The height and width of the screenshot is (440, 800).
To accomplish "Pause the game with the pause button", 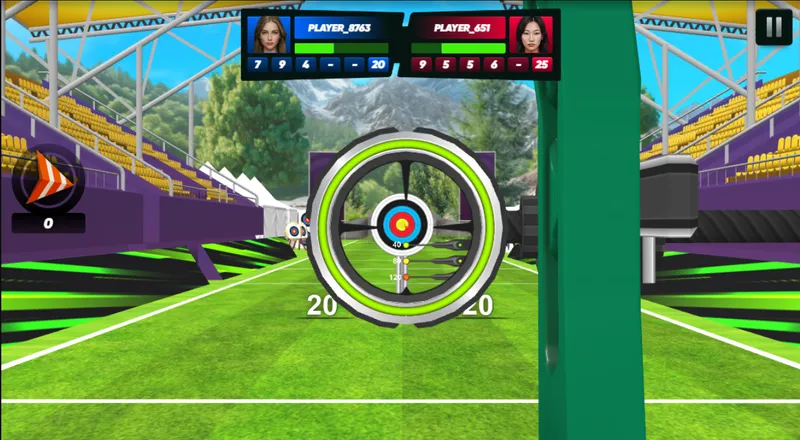I will (x=773, y=27).
